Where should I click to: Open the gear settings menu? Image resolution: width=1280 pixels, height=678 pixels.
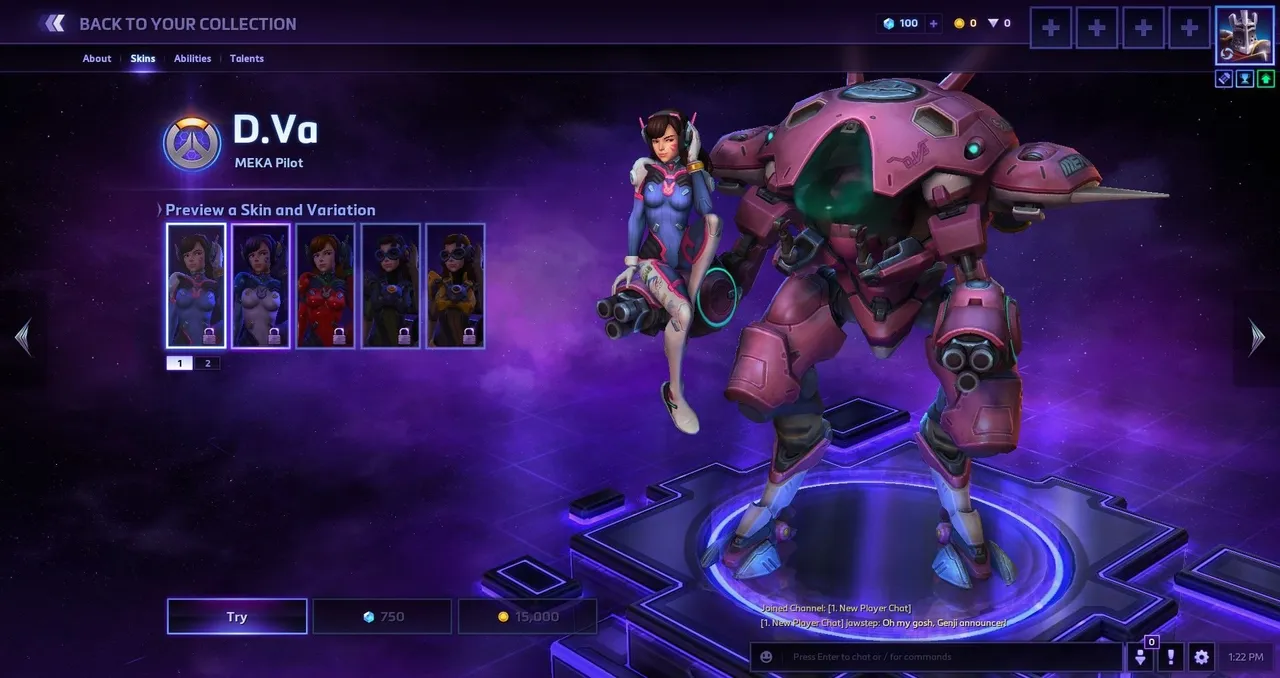pos(1201,657)
